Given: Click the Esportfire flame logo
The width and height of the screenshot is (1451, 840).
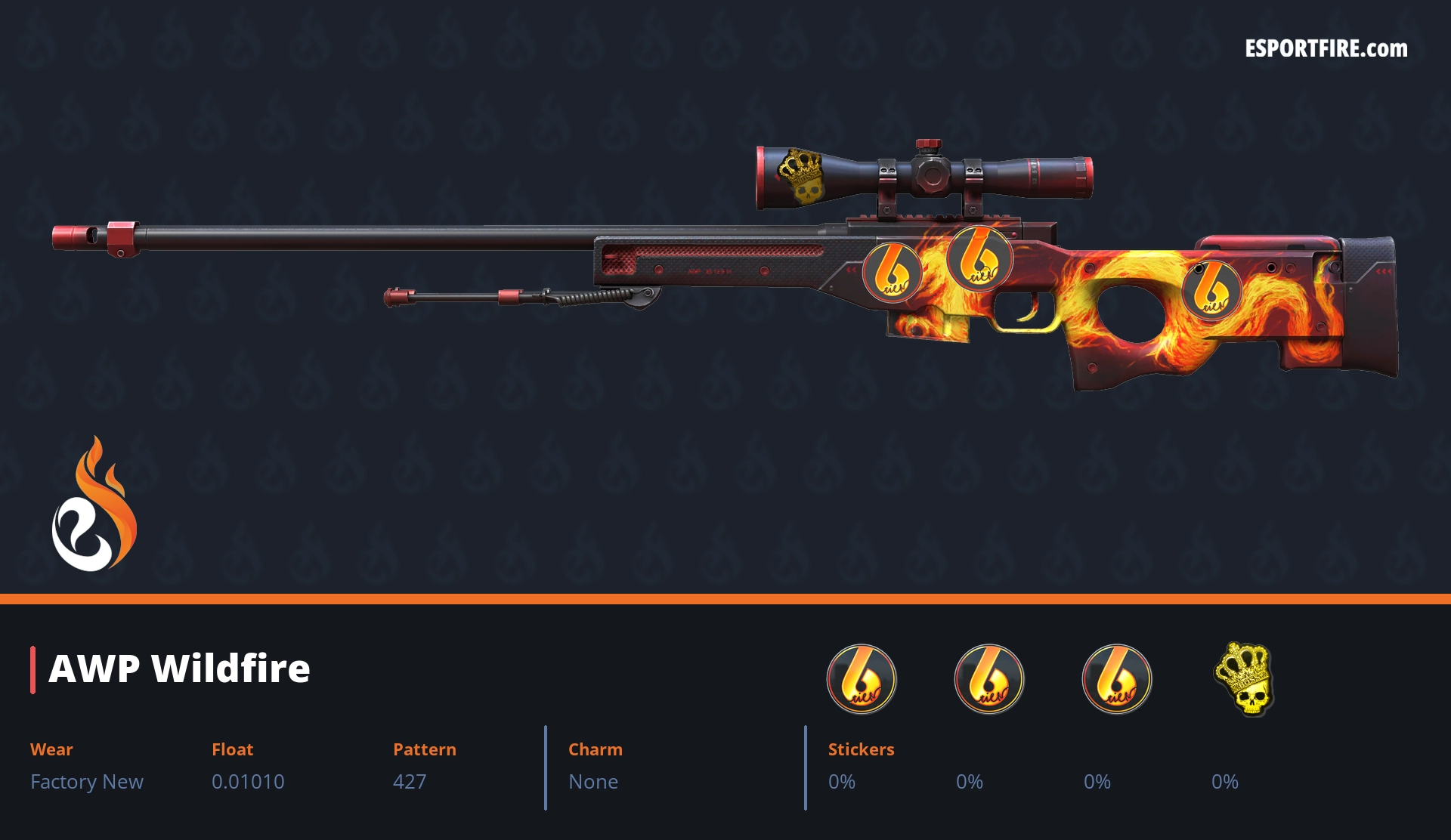Looking at the screenshot, I should 94,505.
